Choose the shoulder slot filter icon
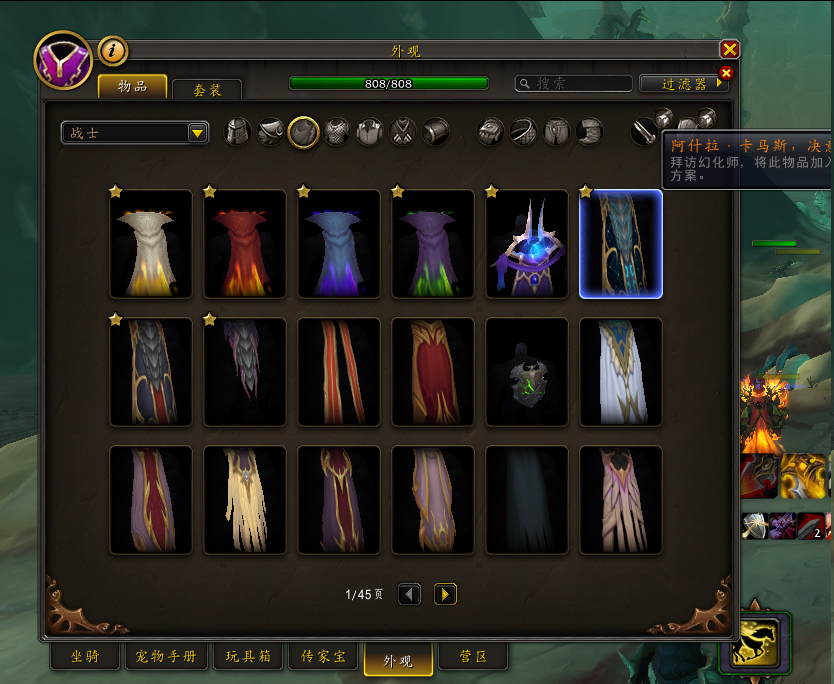Viewport: 834px width, 684px height. pos(270,132)
